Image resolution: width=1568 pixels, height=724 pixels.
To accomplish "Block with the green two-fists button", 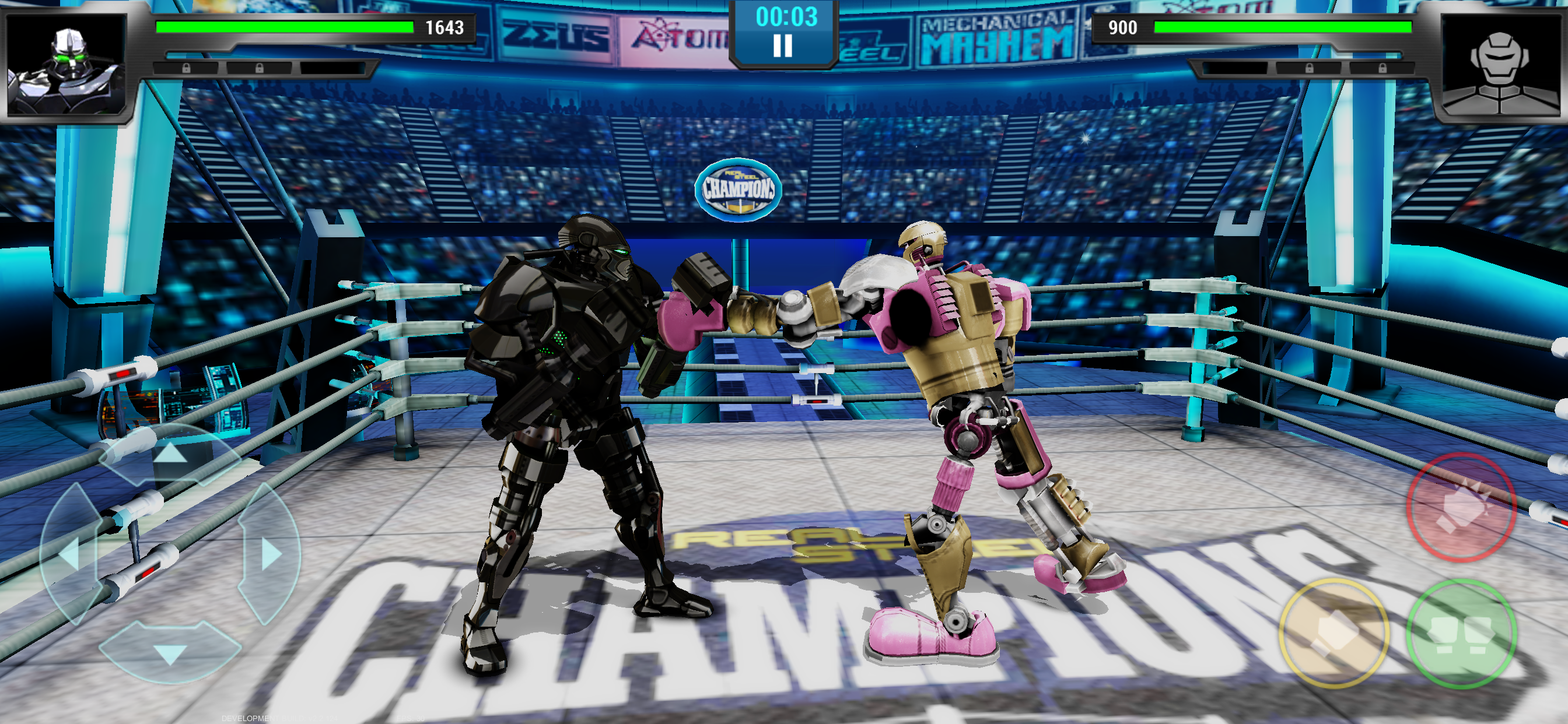I will (1460, 633).
